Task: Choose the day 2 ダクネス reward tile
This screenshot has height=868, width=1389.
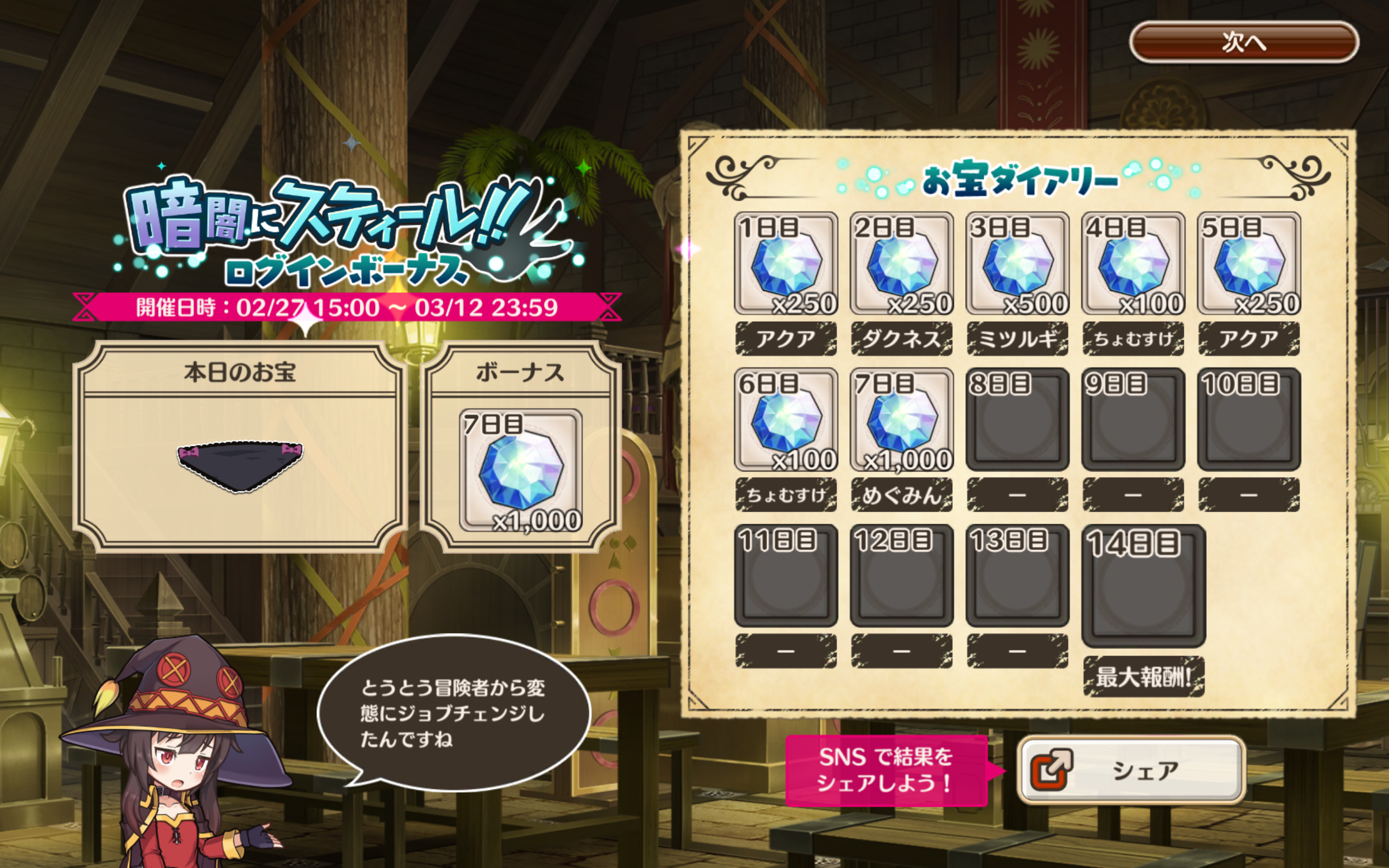Action: [x=901, y=264]
